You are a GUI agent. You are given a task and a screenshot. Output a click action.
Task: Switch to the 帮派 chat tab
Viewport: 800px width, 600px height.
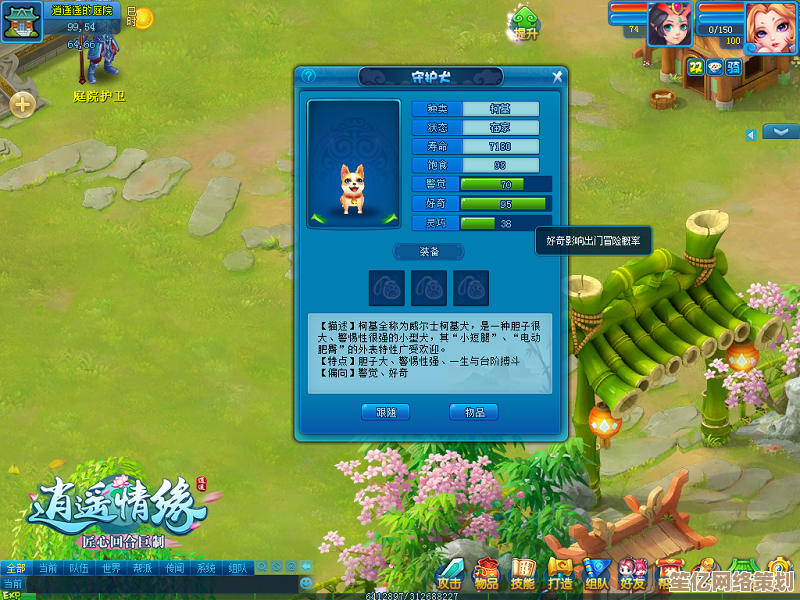point(142,568)
